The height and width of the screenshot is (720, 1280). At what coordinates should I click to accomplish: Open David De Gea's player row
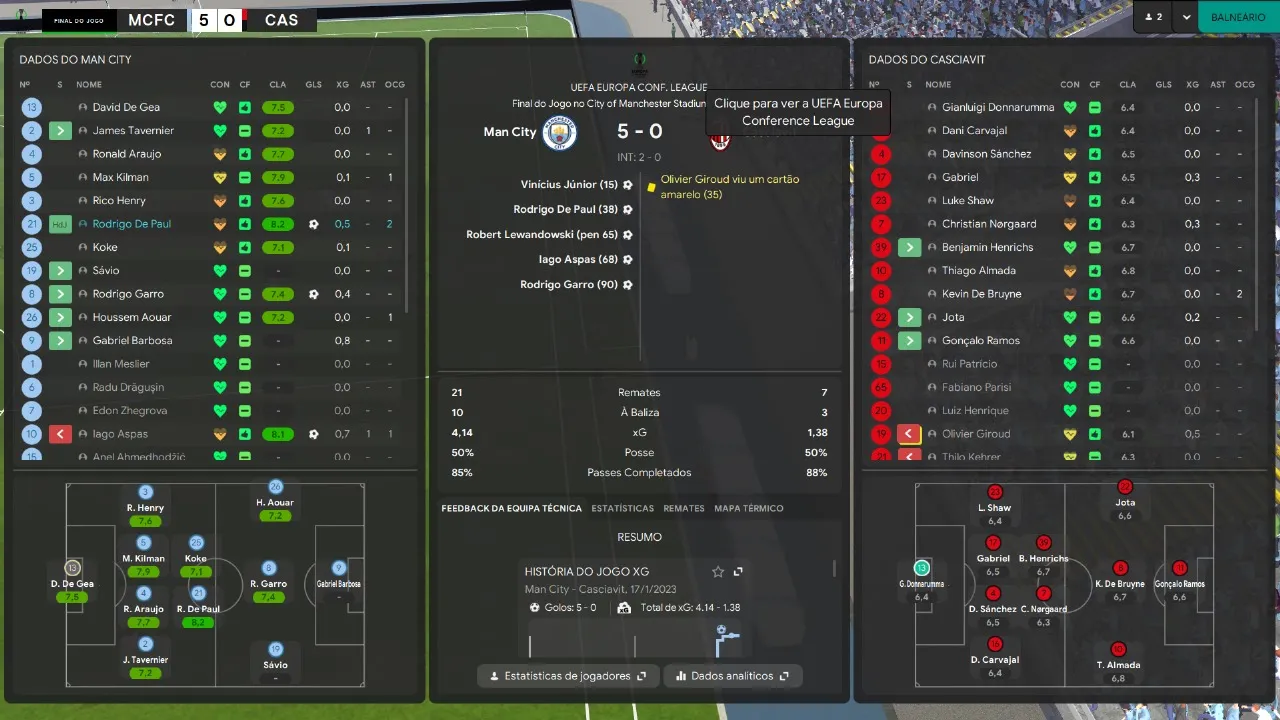(x=126, y=107)
